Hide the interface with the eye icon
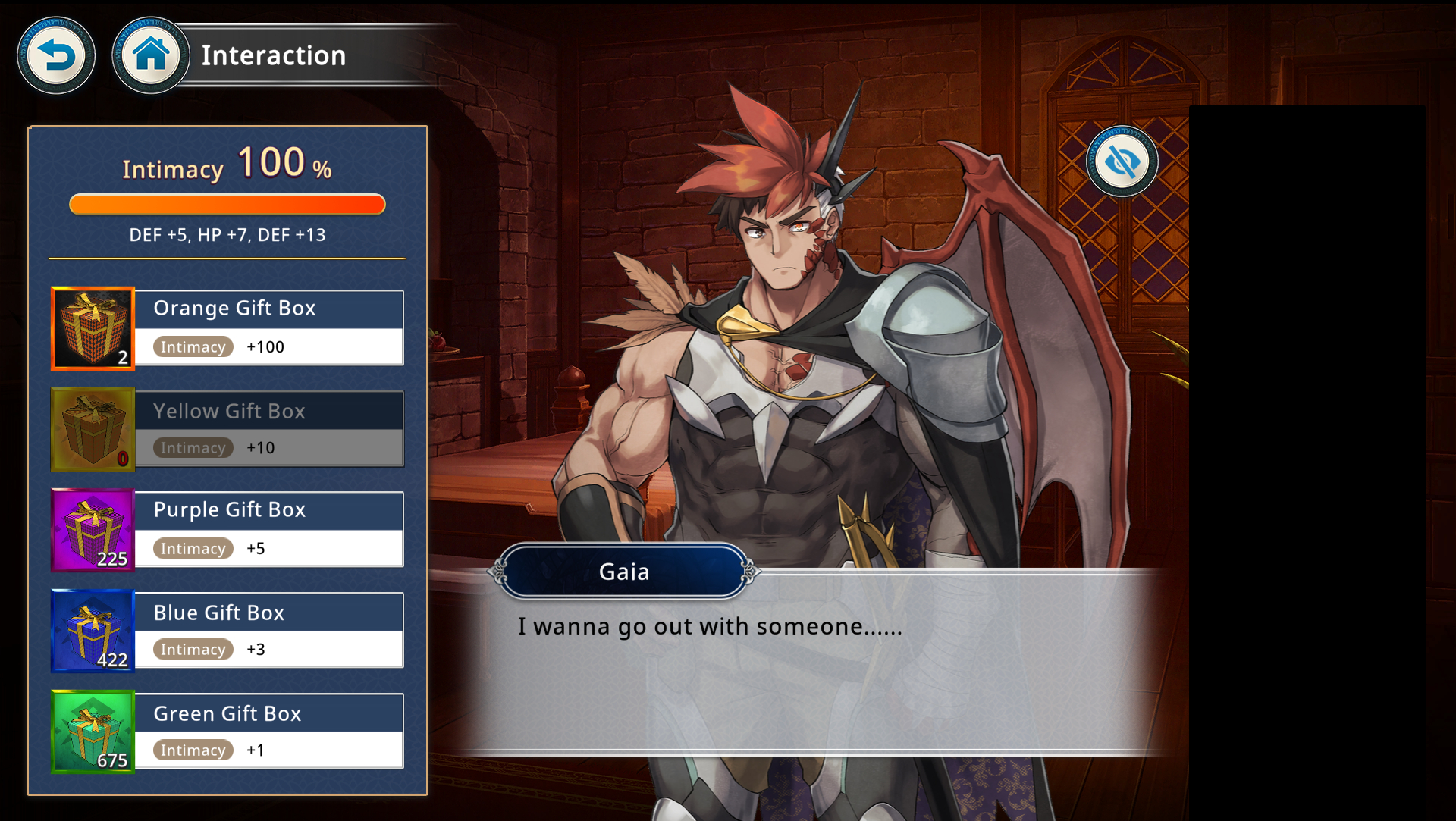1456x821 pixels. [1122, 161]
